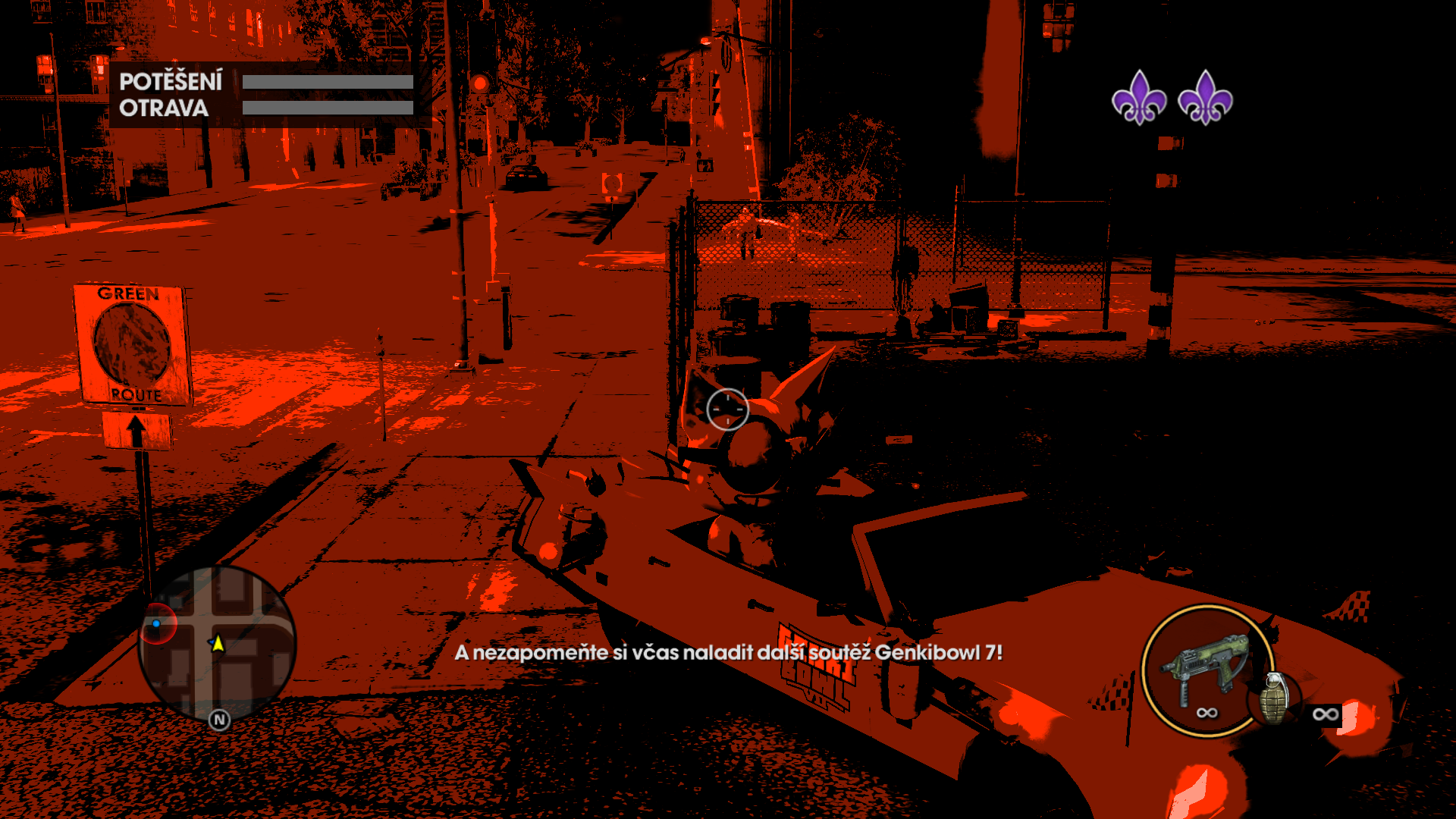
Task: Click the circular minimap
Action: [218, 645]
